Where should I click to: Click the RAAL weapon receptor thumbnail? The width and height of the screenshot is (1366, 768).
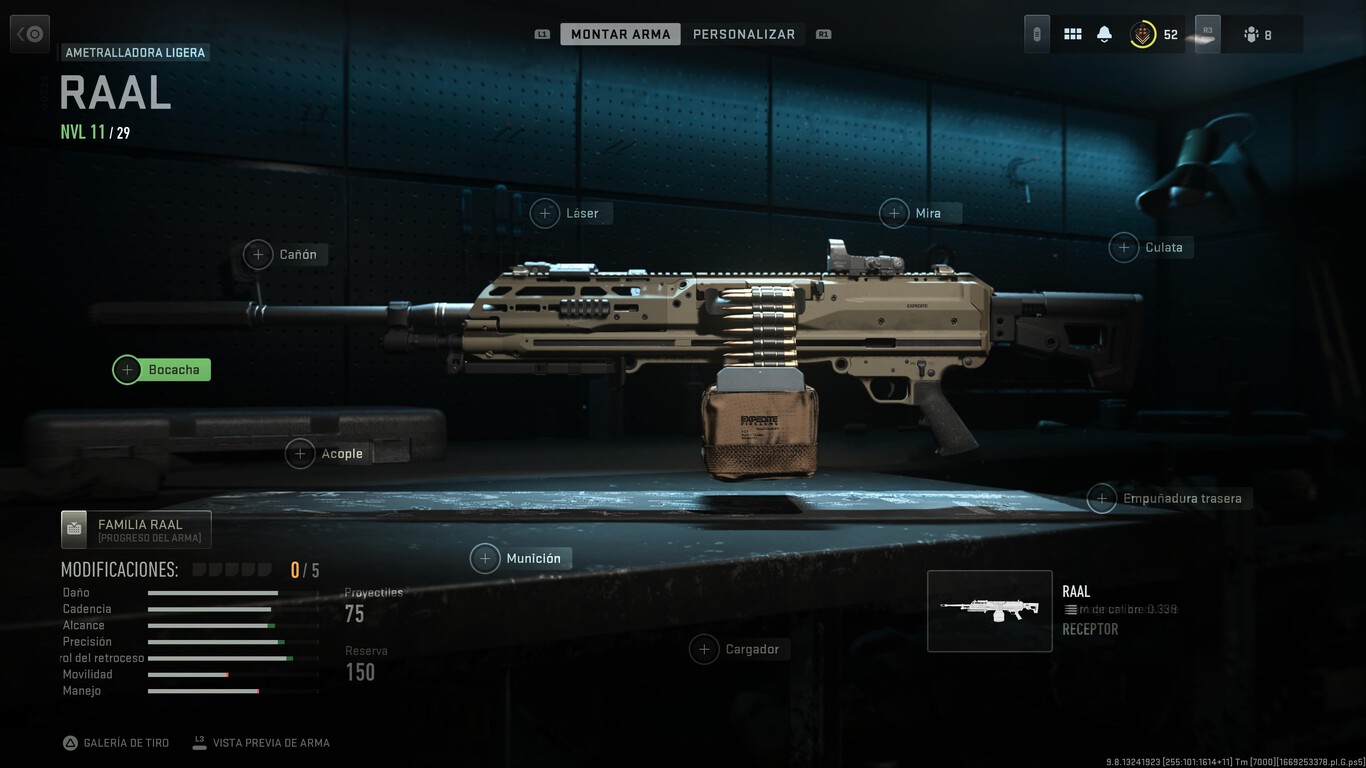point(989,610)
